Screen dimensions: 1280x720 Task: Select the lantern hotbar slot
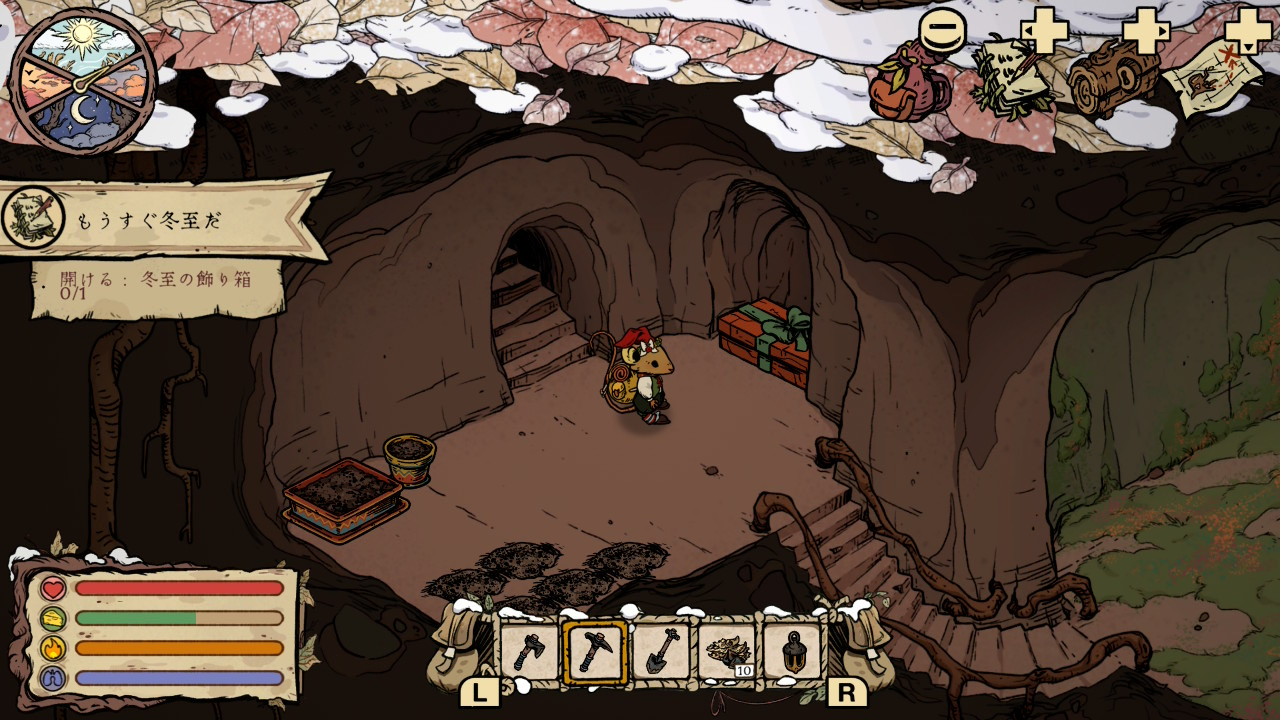point(792,652)
